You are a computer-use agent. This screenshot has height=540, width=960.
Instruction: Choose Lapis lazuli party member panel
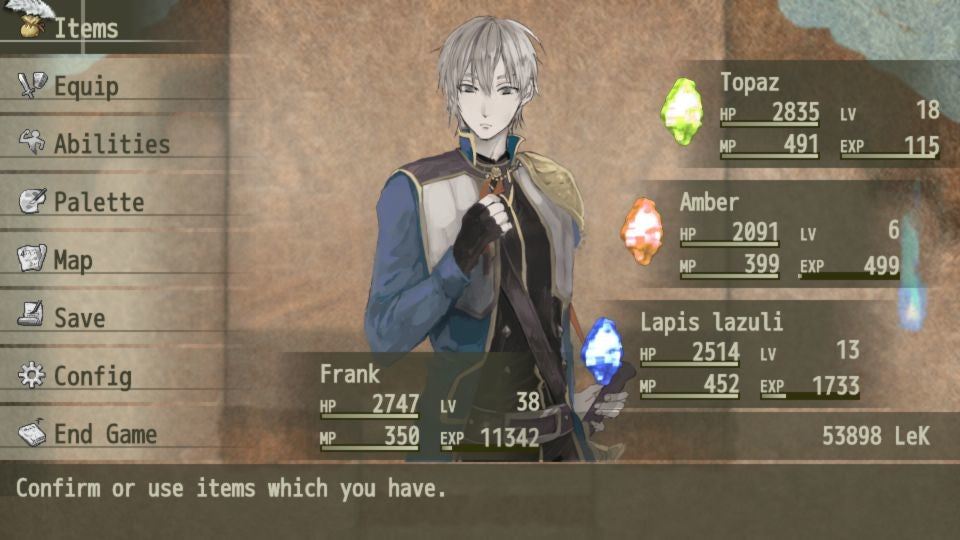point(748,354)
